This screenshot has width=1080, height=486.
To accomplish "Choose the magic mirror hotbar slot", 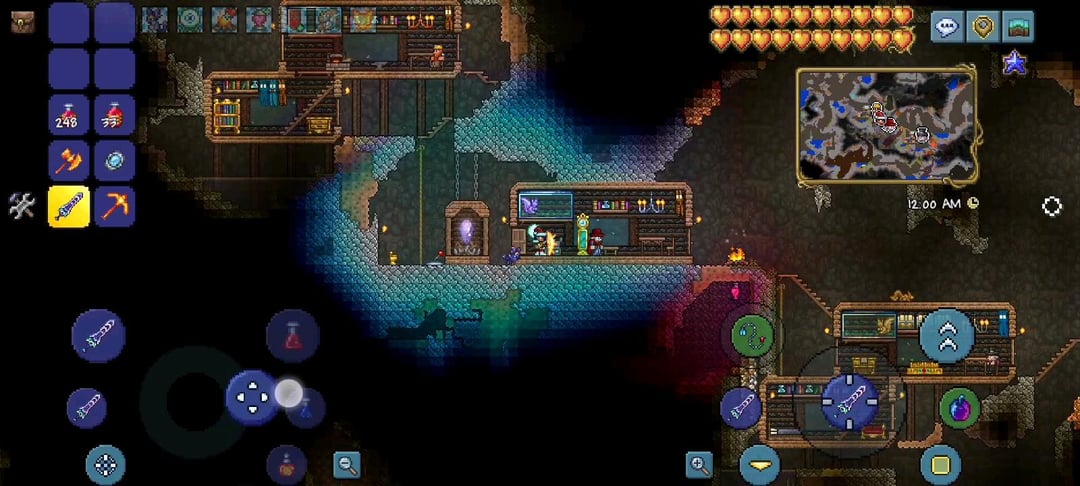I will pyautogui.click(x=114, y=161).
